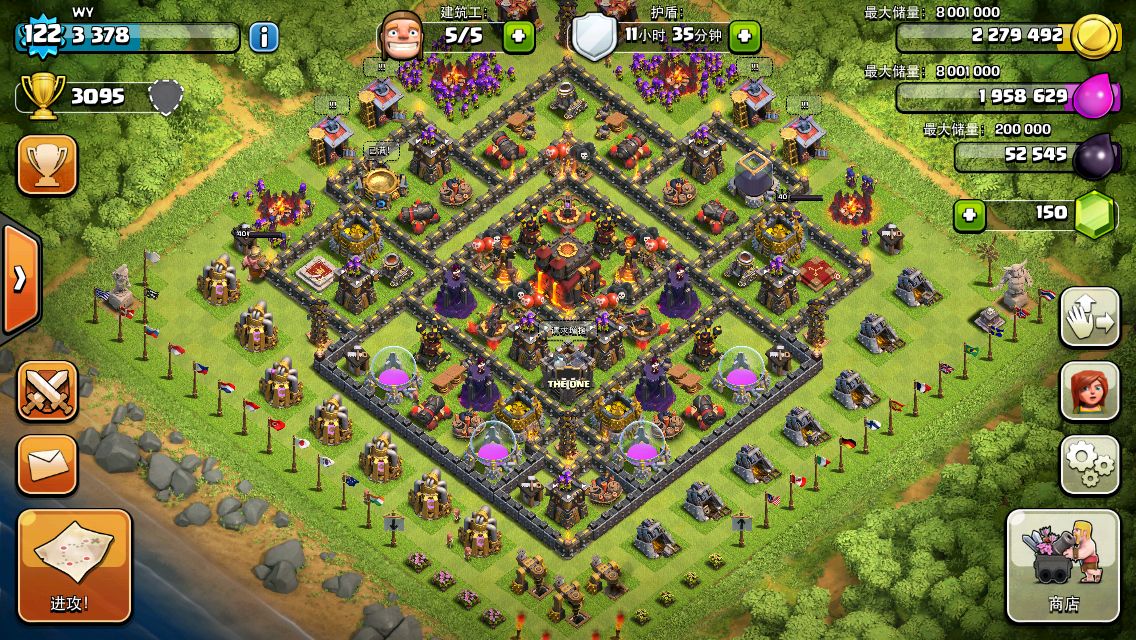Tap the blue experience level star

[x=41, y=34]
